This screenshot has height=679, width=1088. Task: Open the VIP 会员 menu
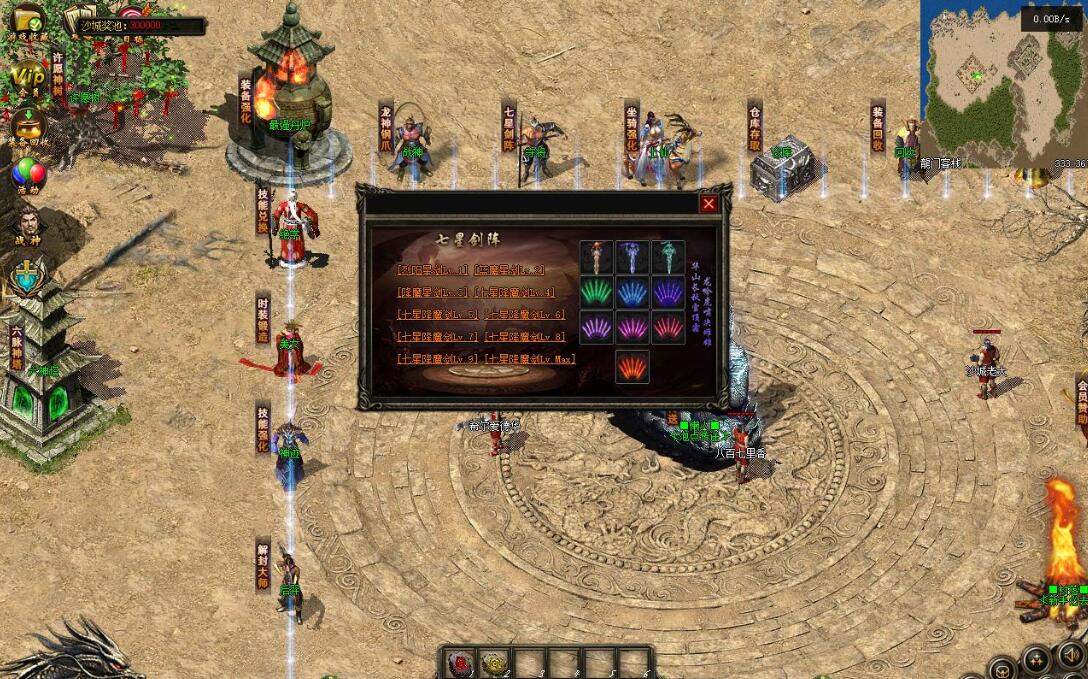tap(28, 76)
